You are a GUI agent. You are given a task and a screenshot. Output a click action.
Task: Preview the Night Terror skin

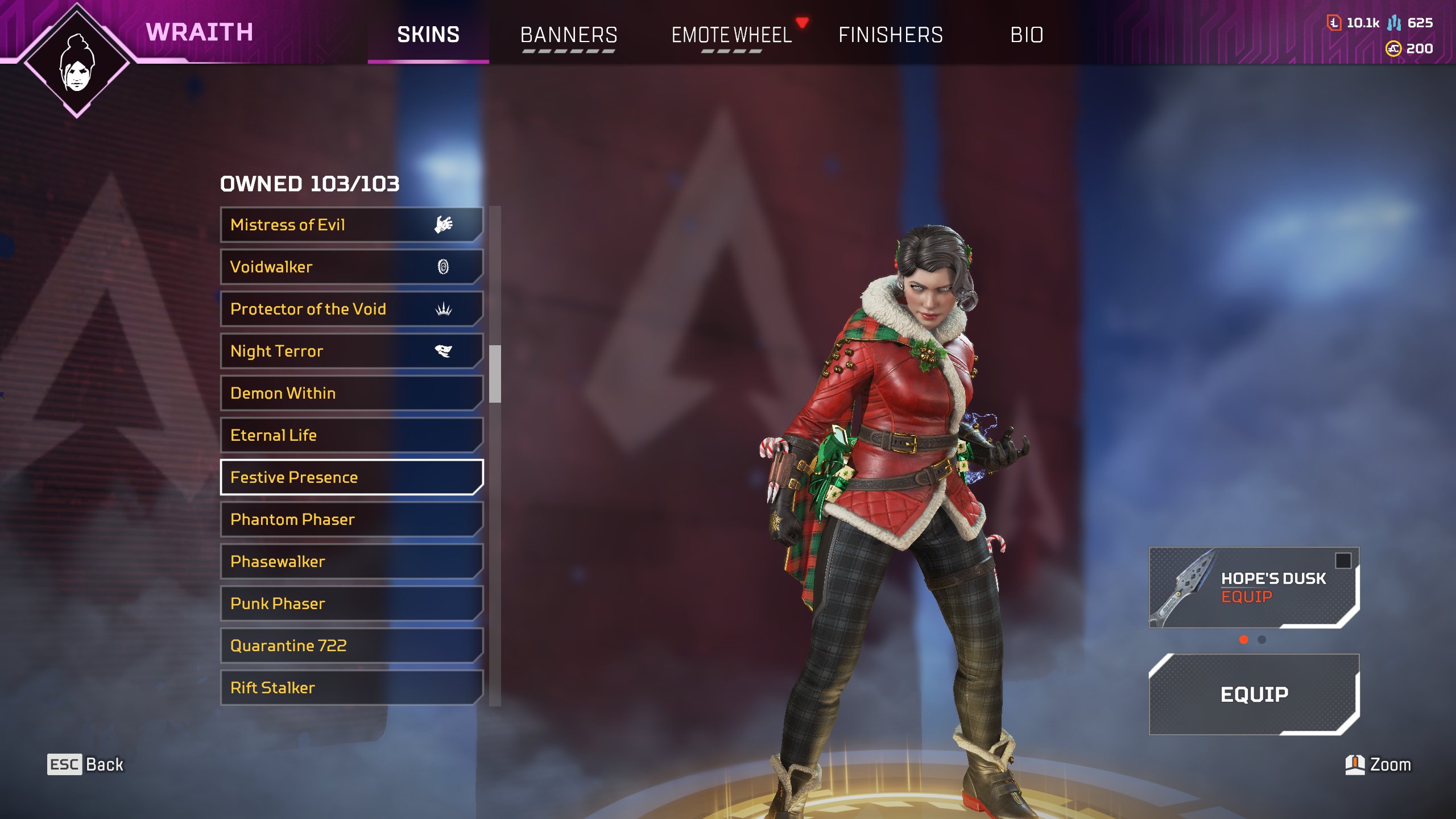point(351,351)
